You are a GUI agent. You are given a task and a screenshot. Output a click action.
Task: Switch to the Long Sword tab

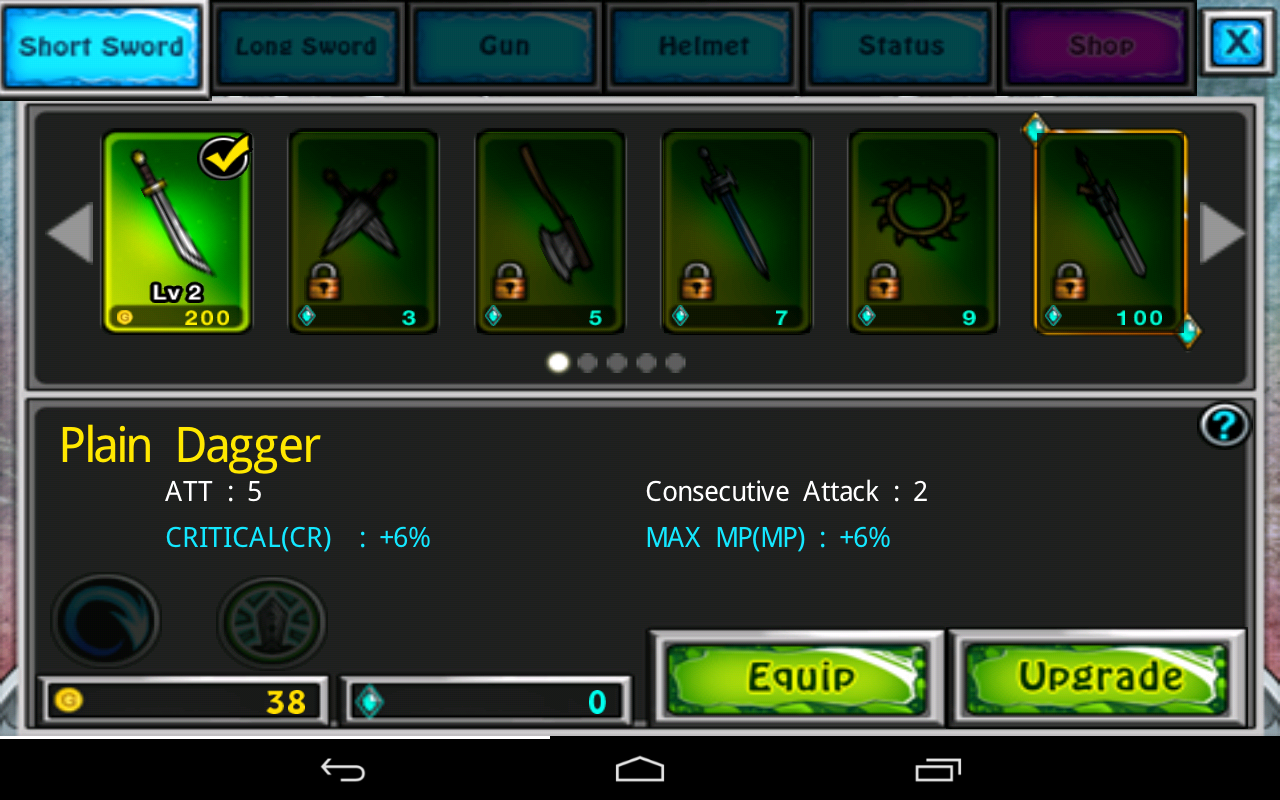306,46
